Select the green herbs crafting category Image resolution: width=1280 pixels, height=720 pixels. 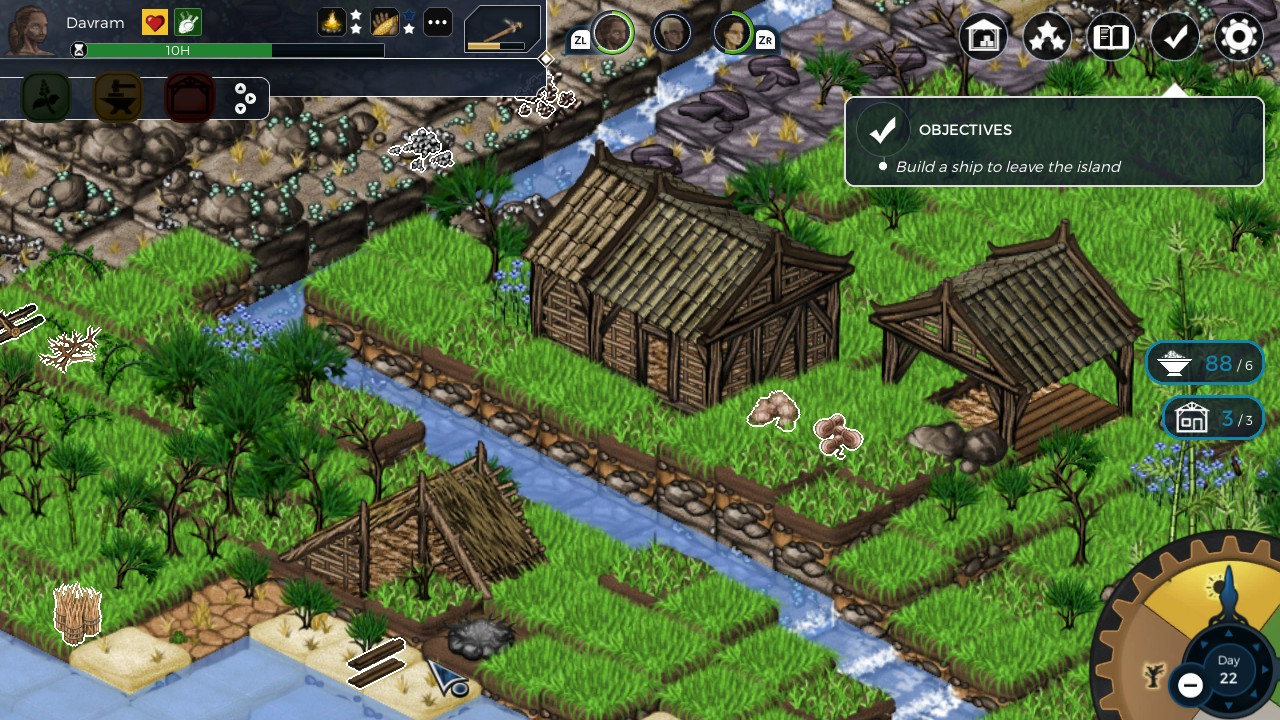pyautogui.click(x=46, y=98)
